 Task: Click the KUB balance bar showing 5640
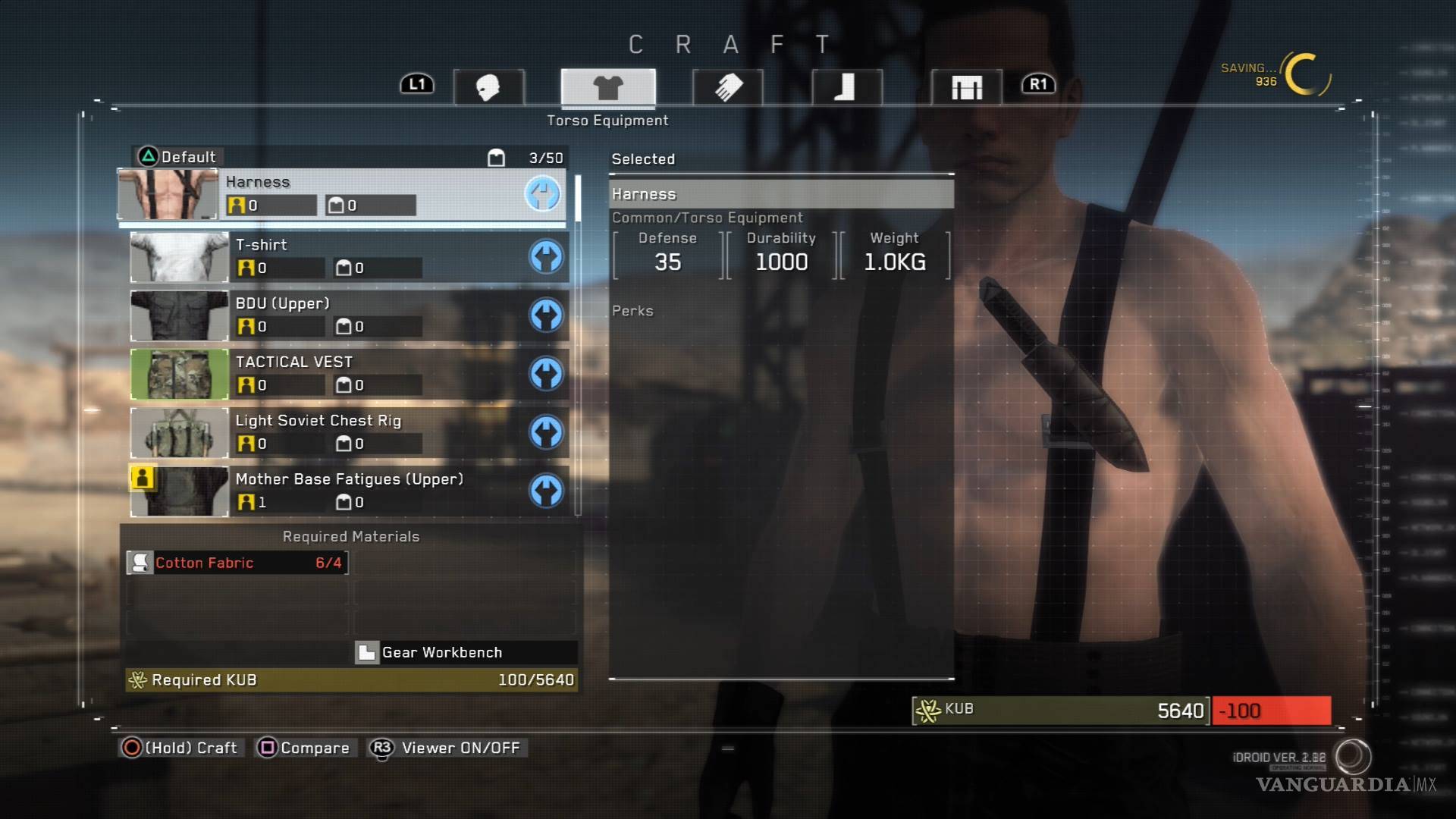pyautogui.click(x=1062, y=711)
